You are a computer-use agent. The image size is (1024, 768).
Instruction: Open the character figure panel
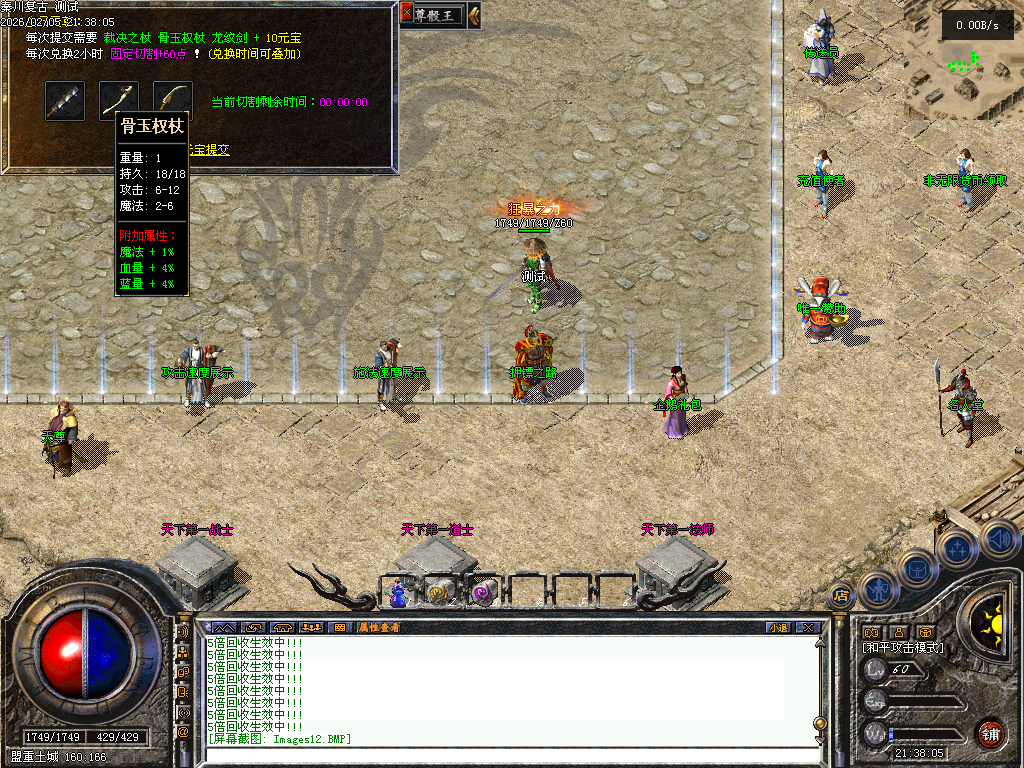(878, 590)
